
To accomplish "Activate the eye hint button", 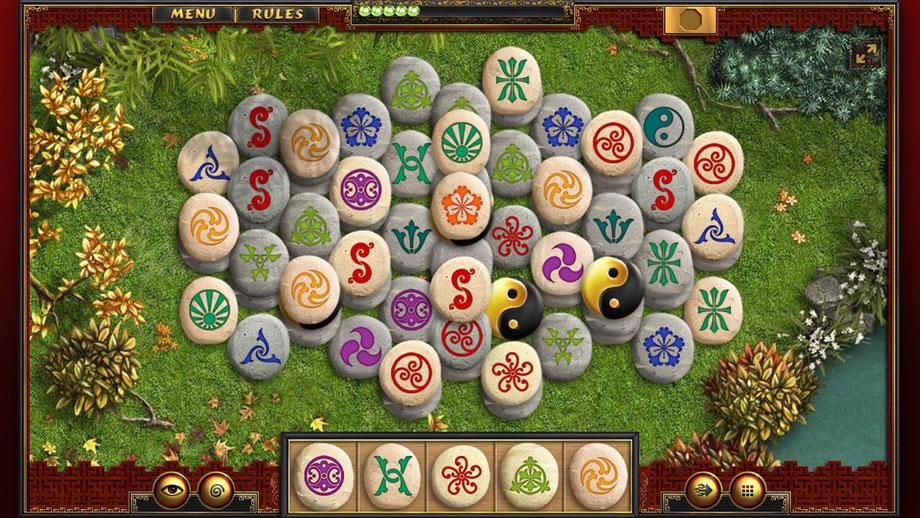I will [170, 490].
